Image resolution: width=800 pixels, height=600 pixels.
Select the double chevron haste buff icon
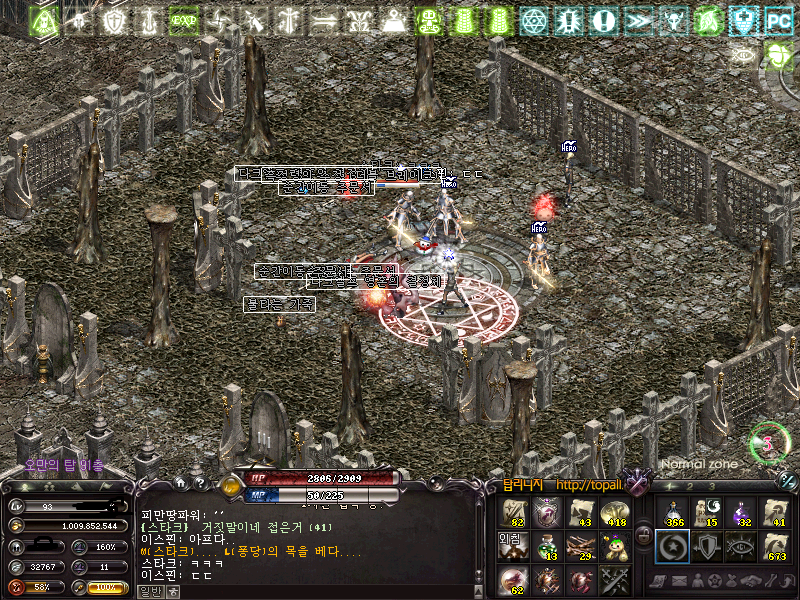click(637, 19)
